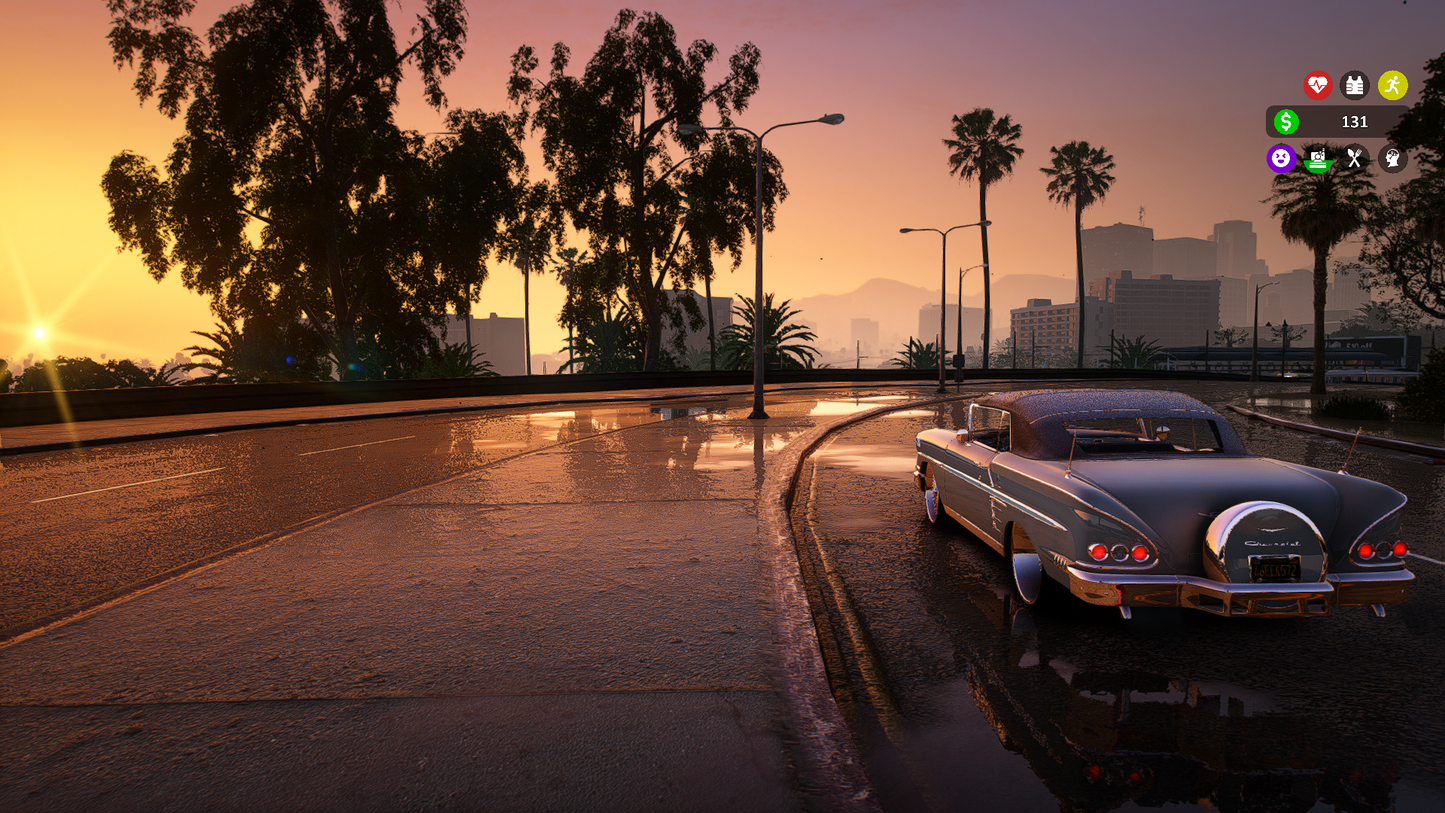The image size is (1445, 813).
Task: Select the purple laughing face mood icon
Action: [x=1281, y=158]
